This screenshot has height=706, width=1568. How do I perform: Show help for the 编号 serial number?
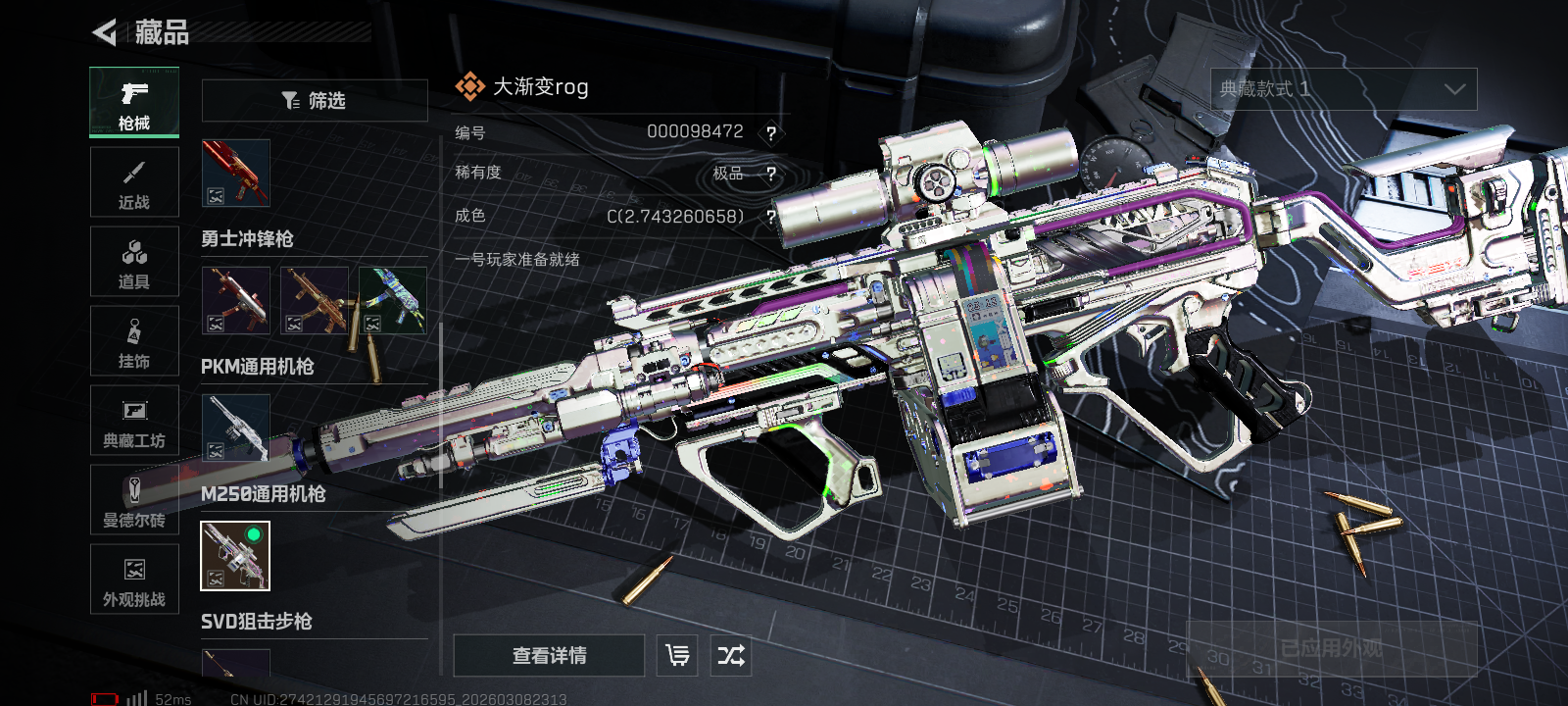[x=771, y=133]
